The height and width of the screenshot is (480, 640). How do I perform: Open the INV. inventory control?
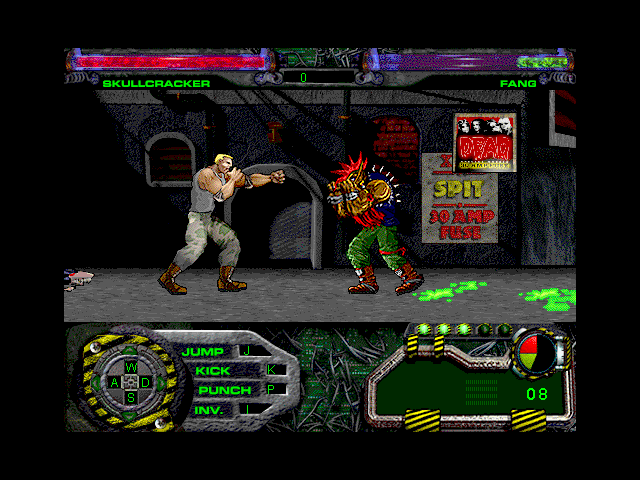[208, 409]
